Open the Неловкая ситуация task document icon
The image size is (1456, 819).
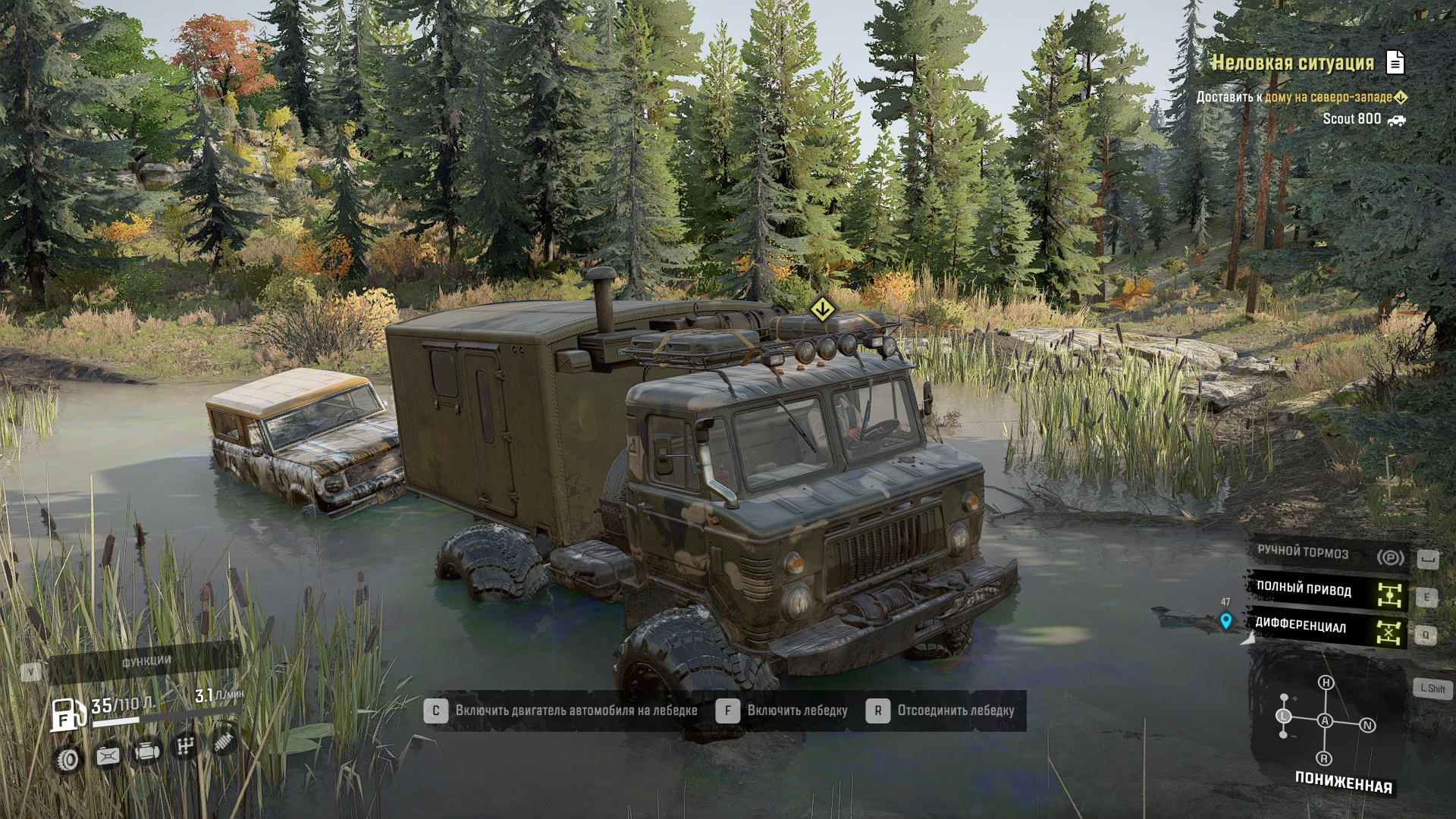[1395, 62]
